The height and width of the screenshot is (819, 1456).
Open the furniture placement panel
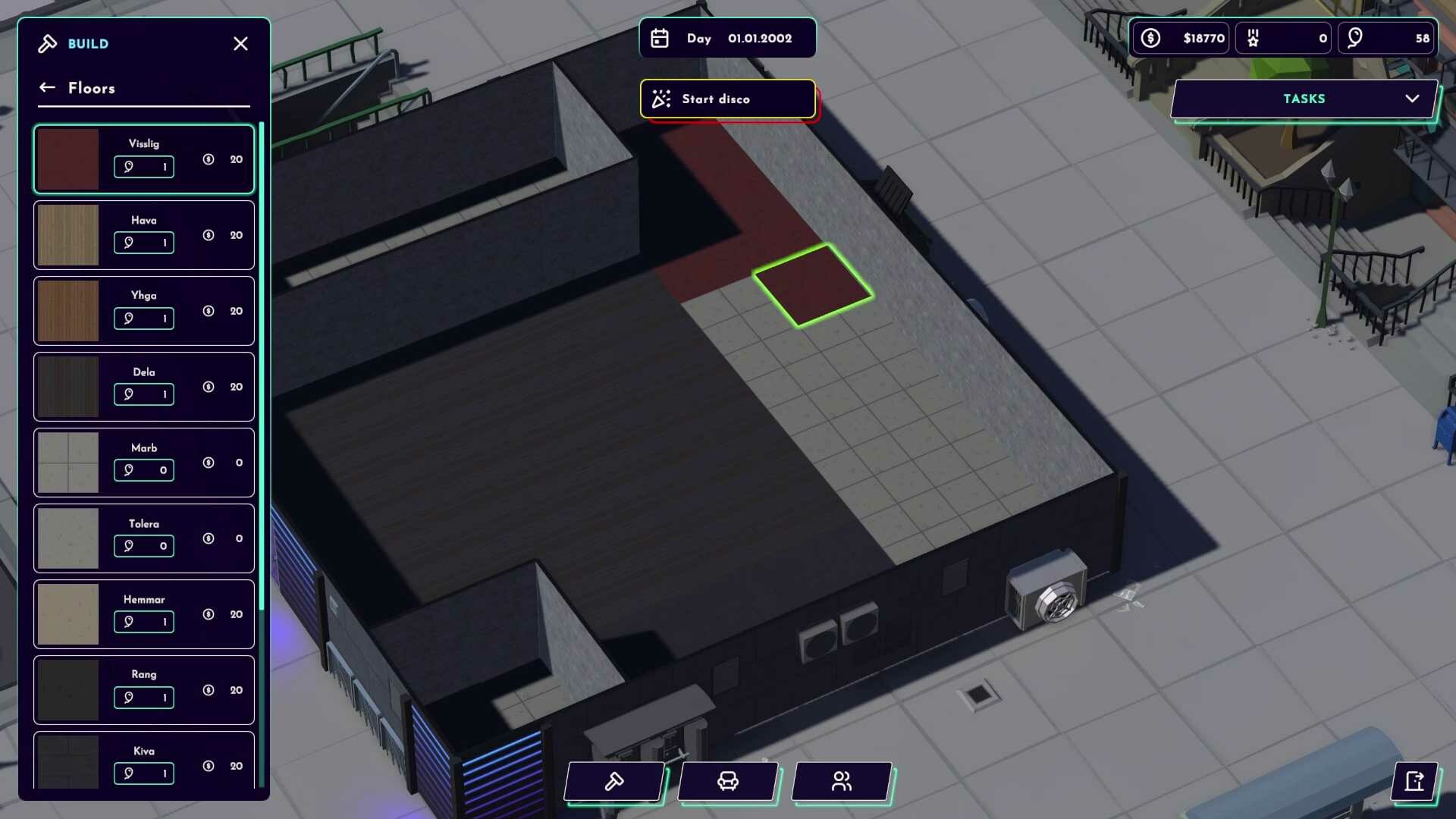(x=728, y=782)
